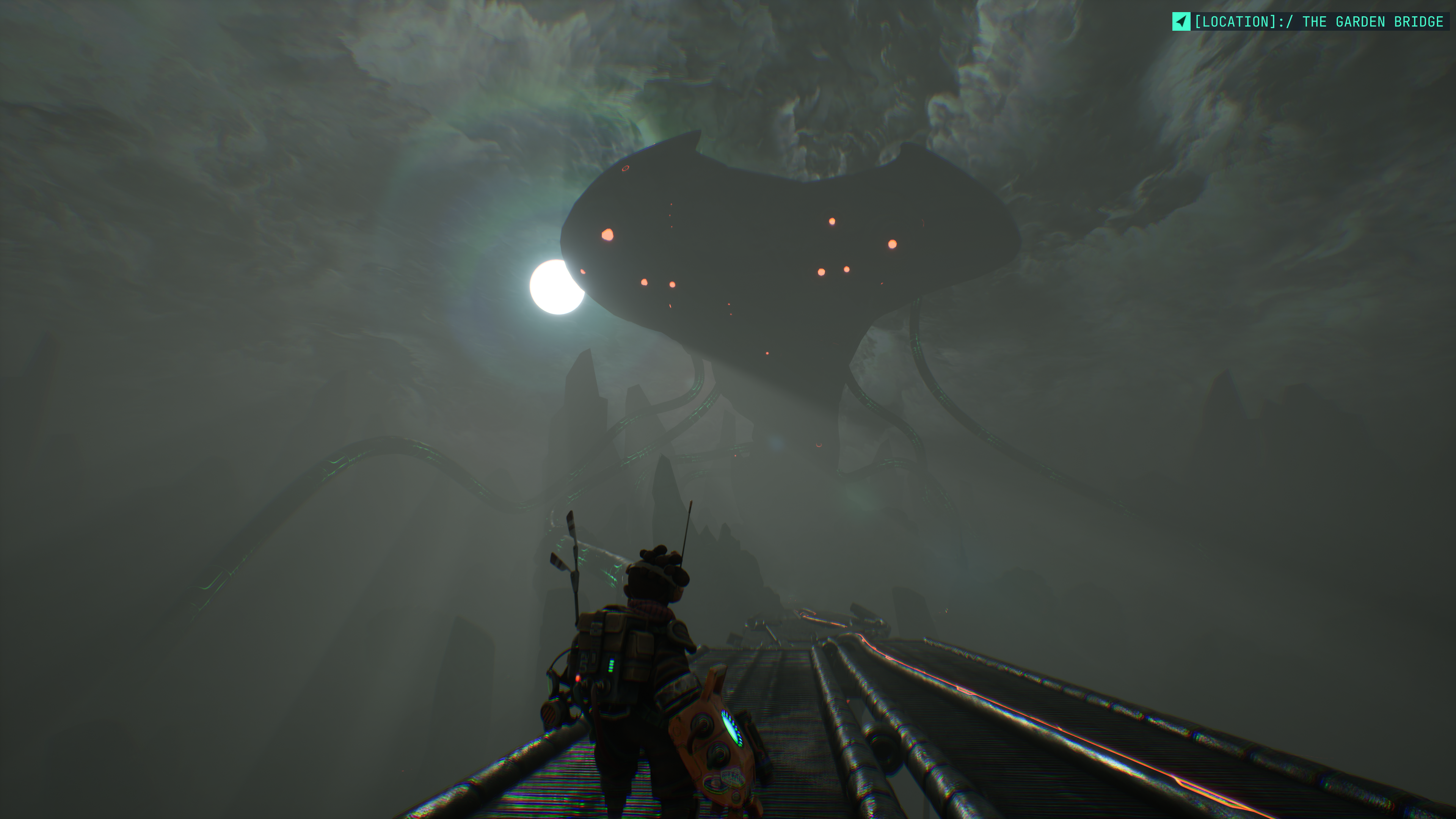The width and height of the screenshot is (1456, 819).
Task: Select The Garden Bridge location label
Action: 1319,22
